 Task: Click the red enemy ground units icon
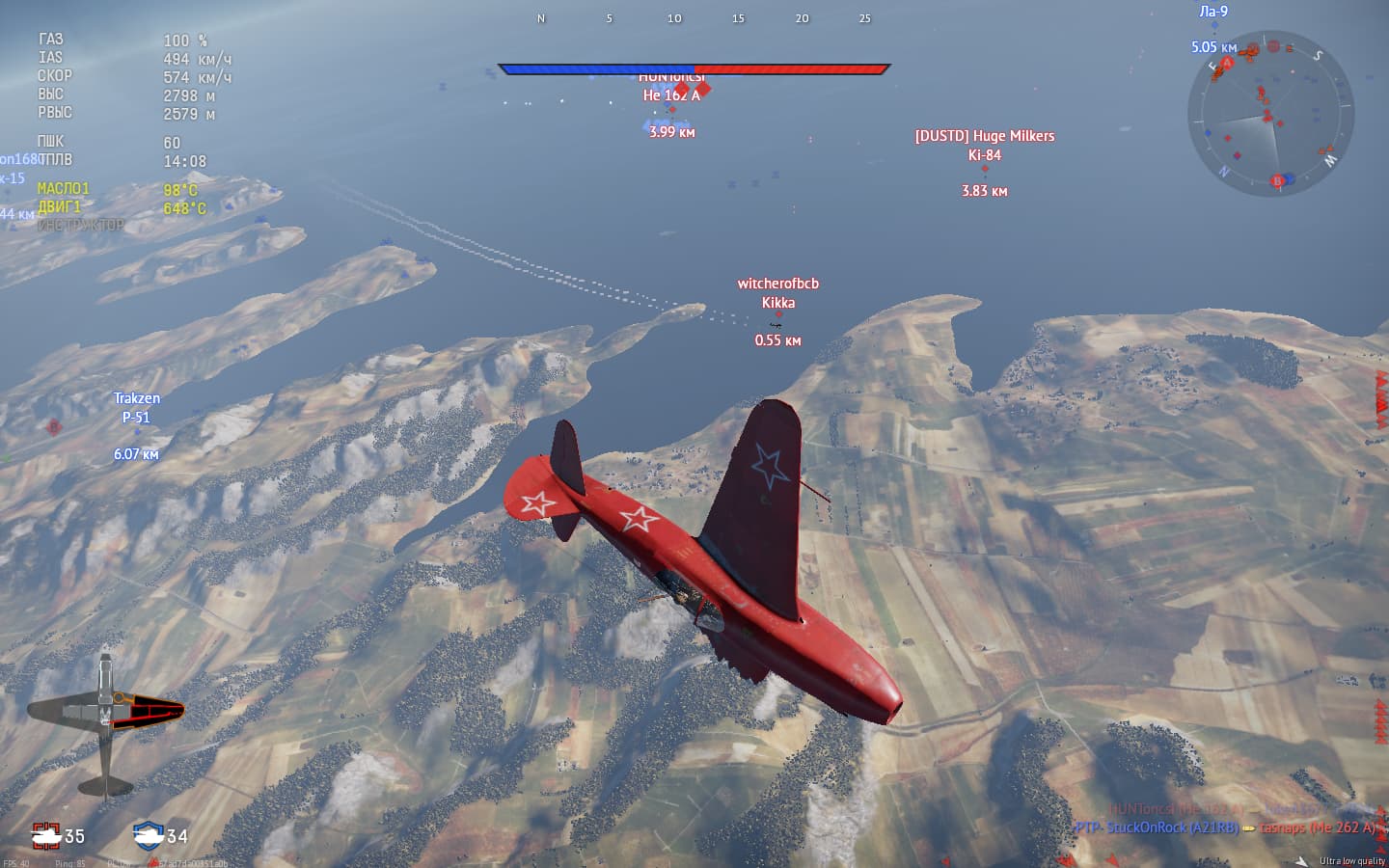click(45, 834)
